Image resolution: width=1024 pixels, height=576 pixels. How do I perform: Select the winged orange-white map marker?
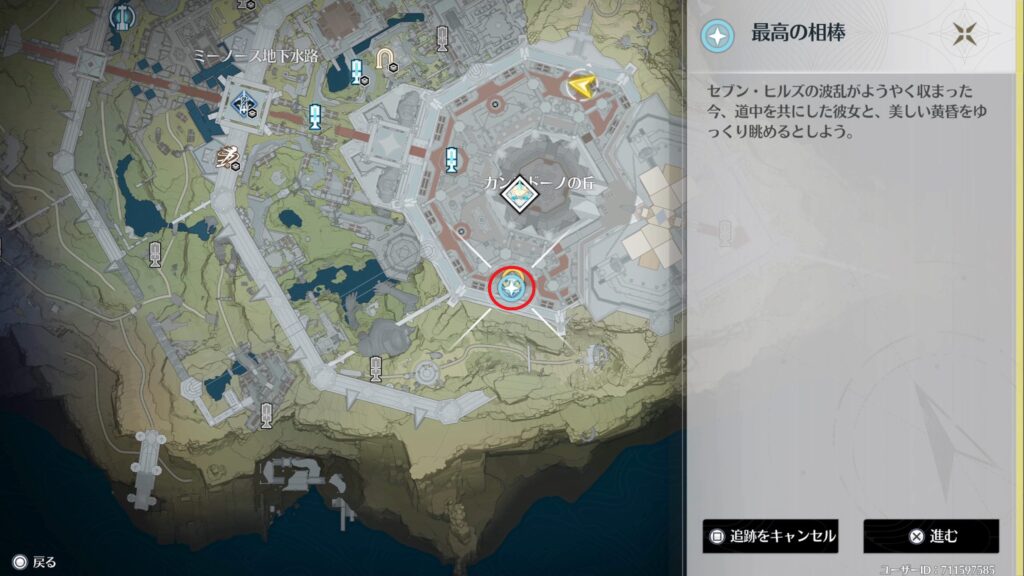coord(230,155)
